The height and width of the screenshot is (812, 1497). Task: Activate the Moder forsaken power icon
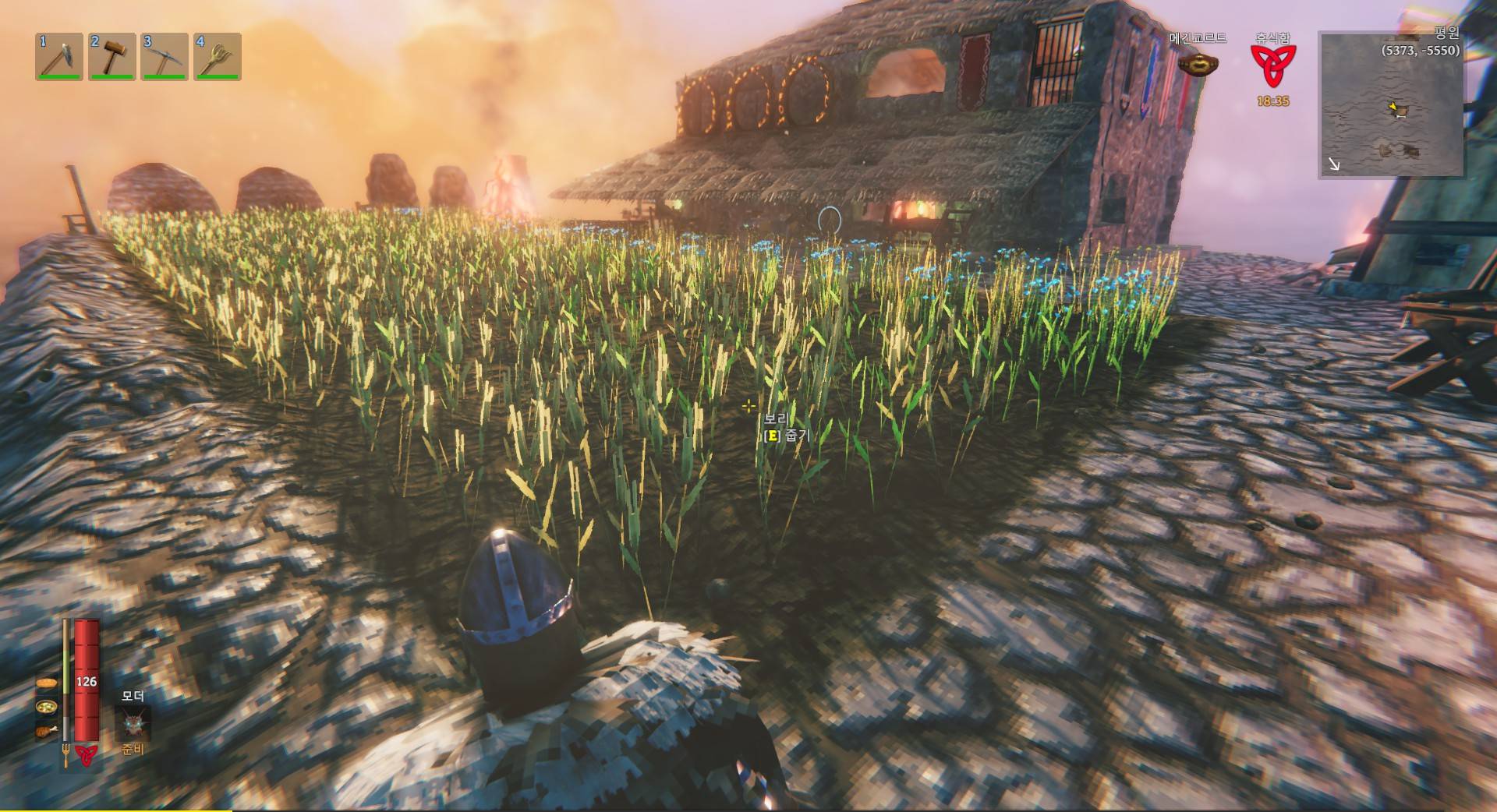133,725
